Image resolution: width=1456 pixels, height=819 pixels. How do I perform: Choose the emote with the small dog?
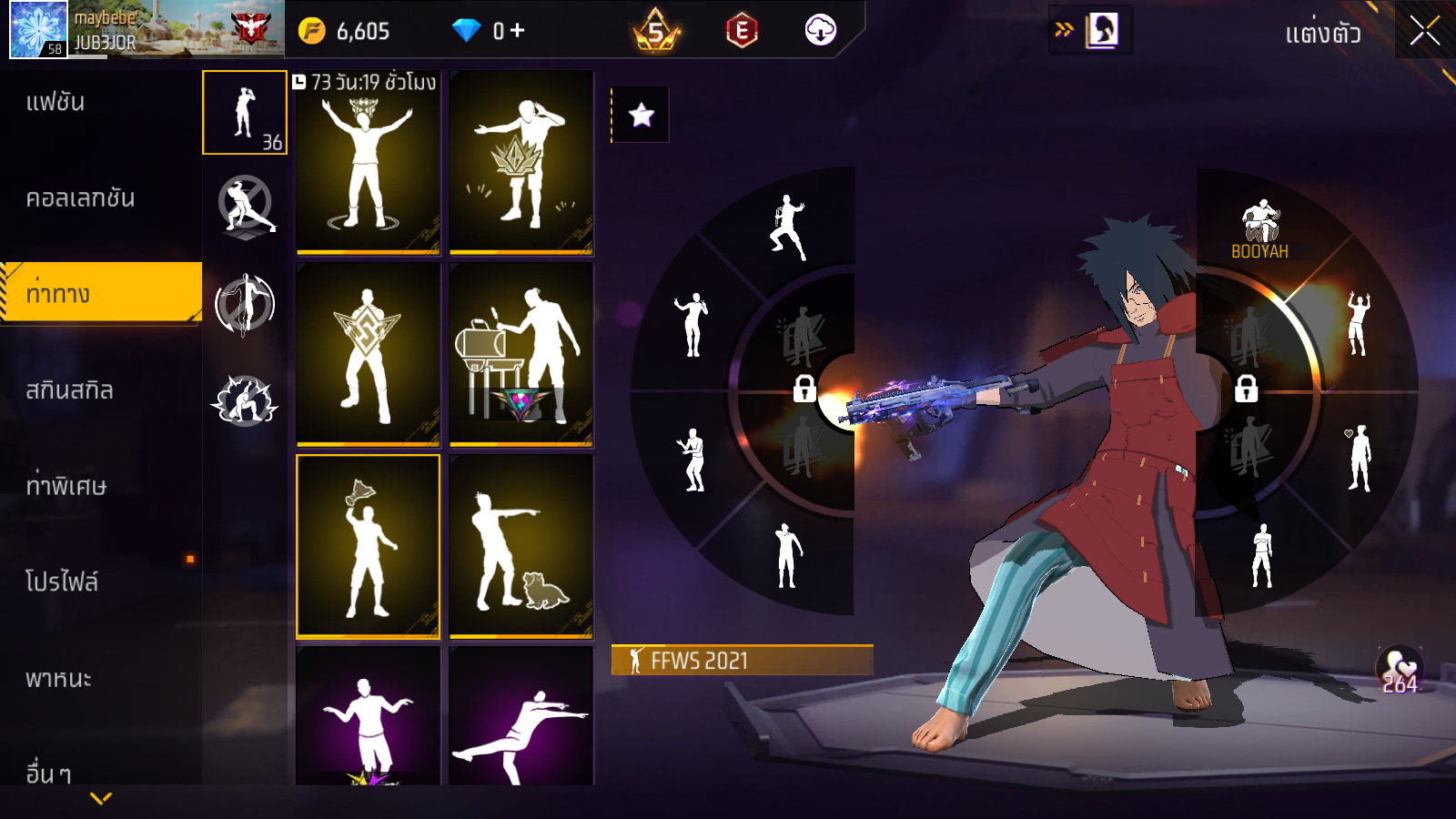[521, 546]
